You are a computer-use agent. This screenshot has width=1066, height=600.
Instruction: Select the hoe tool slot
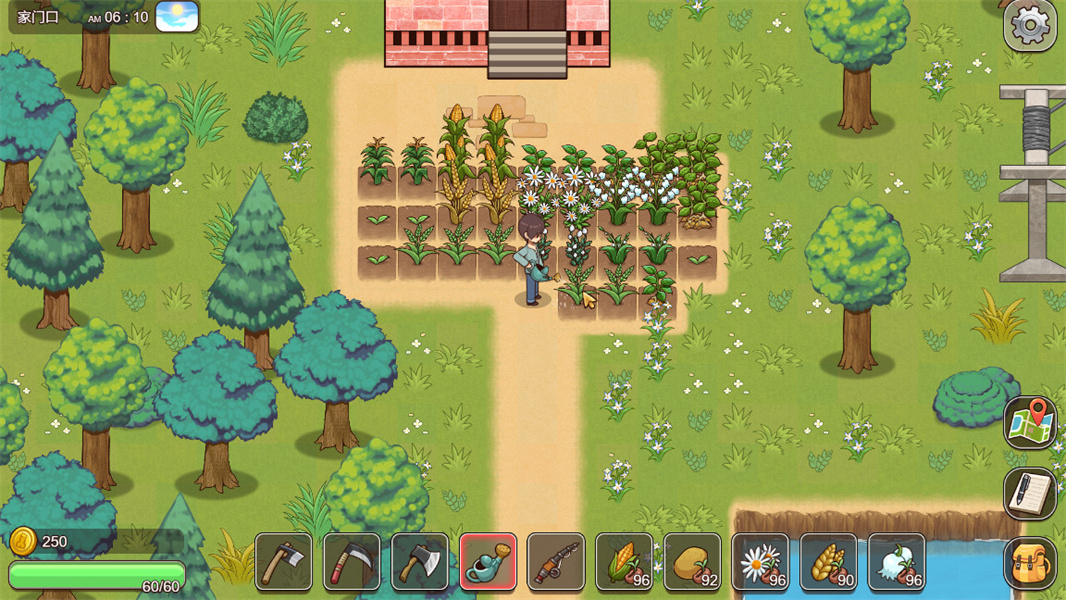pos(284,561)
